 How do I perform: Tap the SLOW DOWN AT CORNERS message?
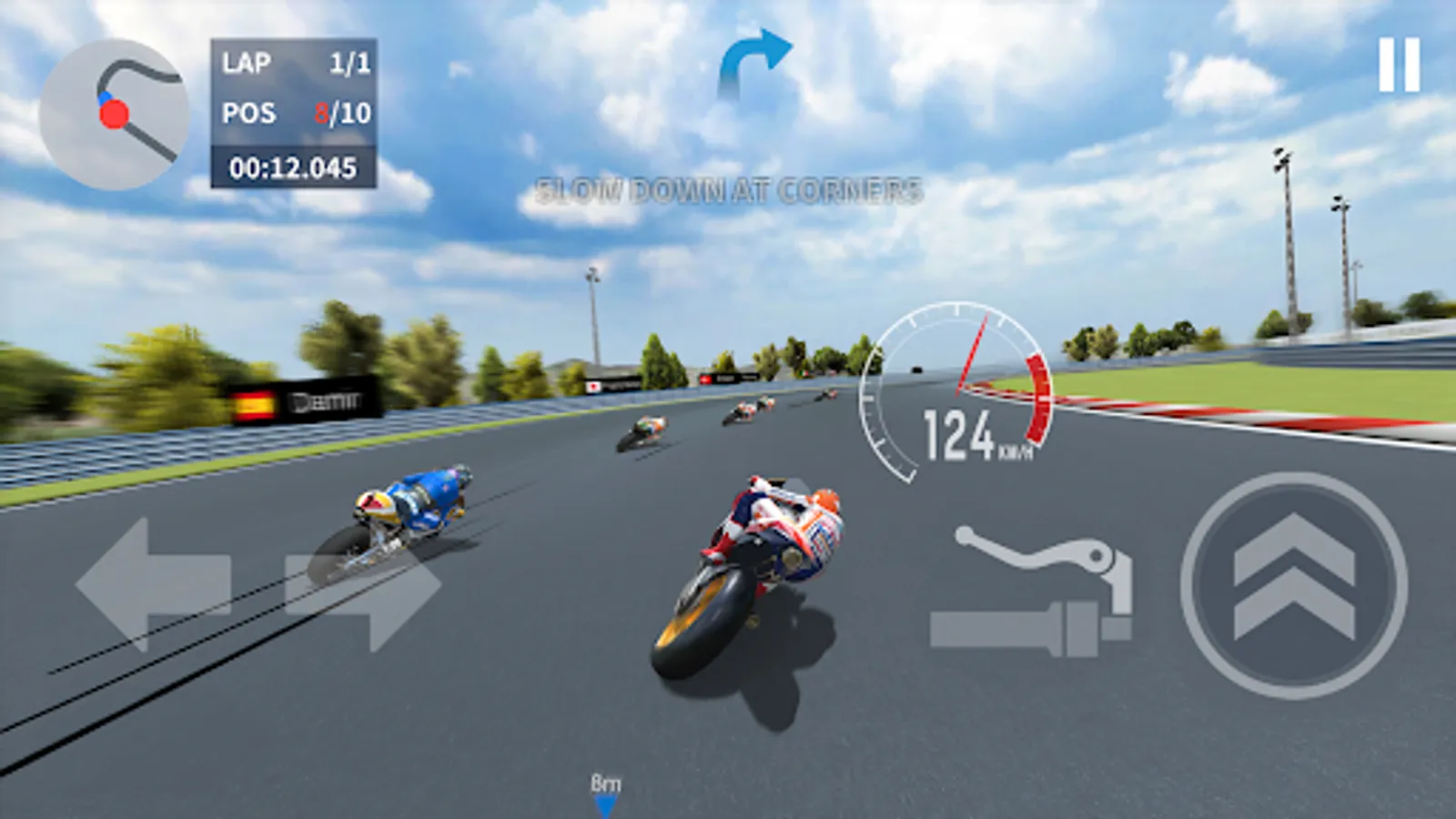(x=730, y=189)
